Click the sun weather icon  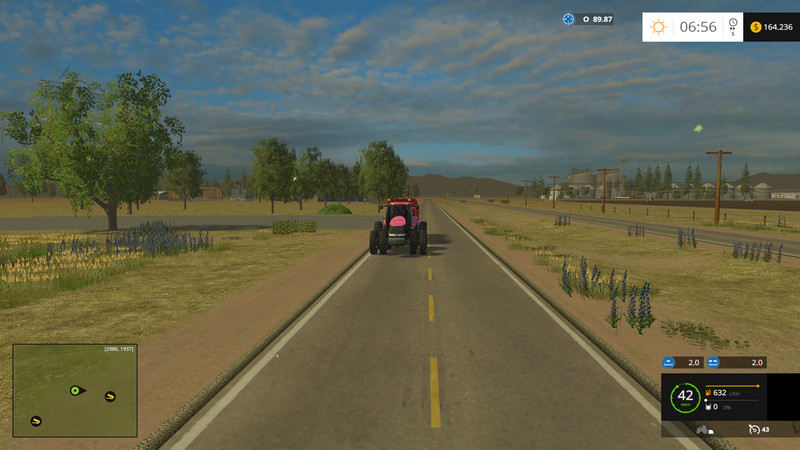coord(658,27)
